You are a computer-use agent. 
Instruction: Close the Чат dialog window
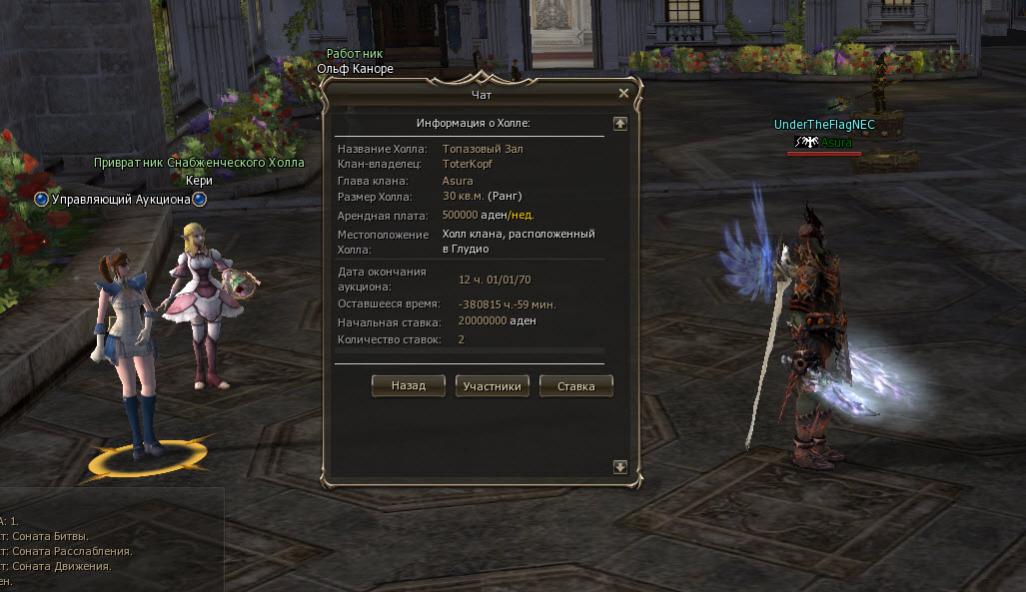point(624,93)
